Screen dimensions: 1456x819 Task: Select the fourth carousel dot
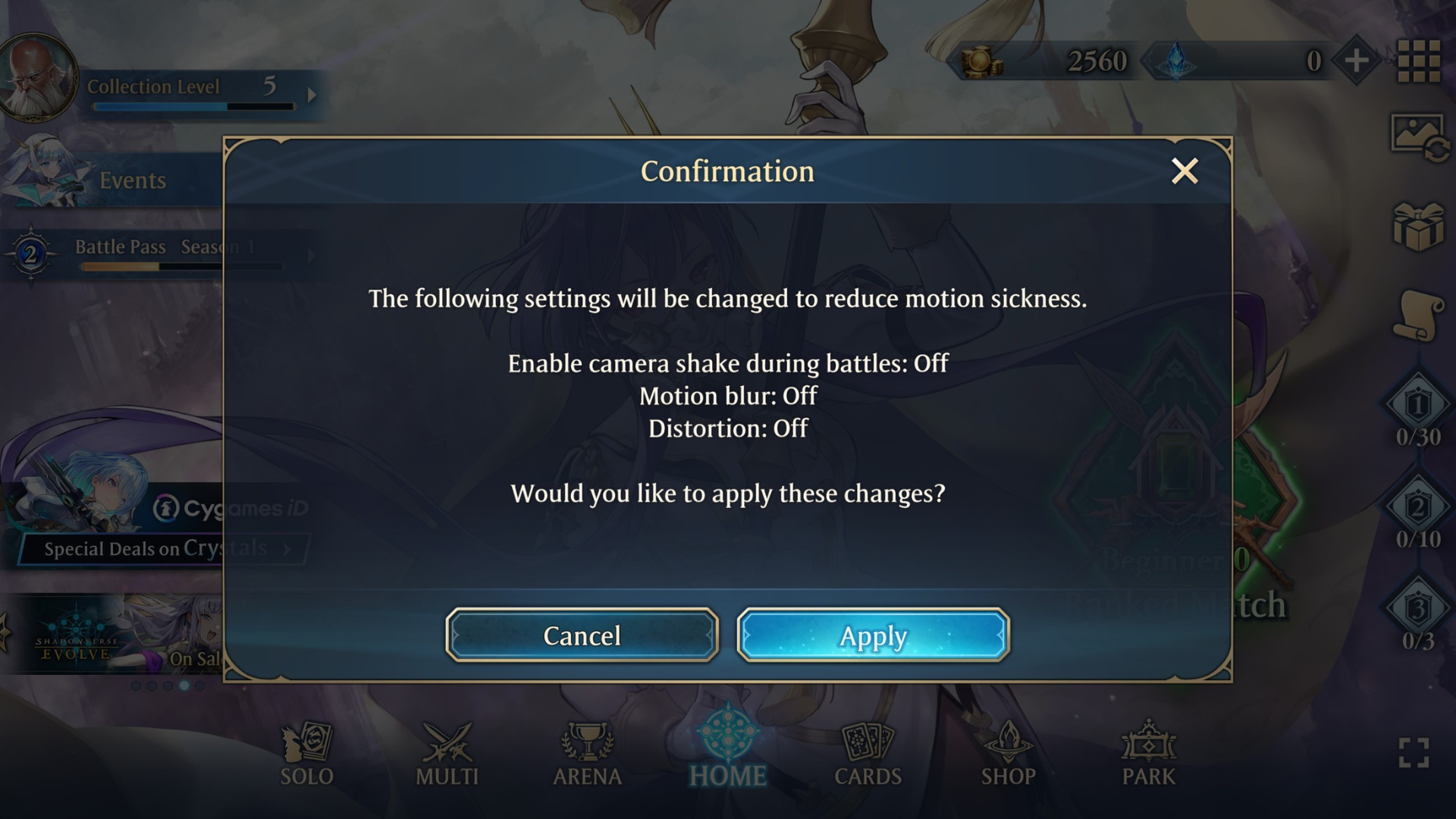[184, 687]
